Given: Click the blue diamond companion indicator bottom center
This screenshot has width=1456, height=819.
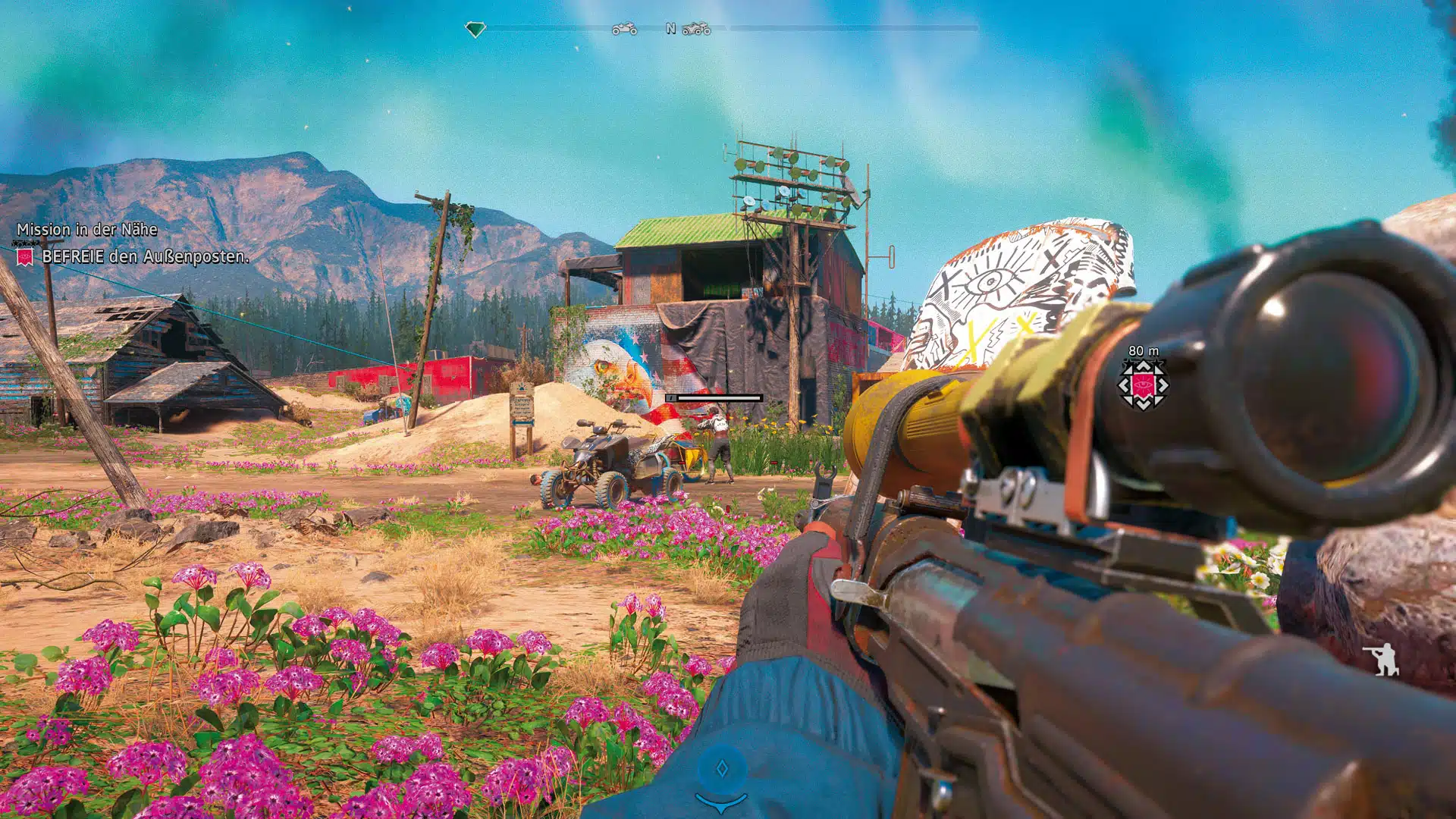Looking at the screenshot, I should (724, 766).
